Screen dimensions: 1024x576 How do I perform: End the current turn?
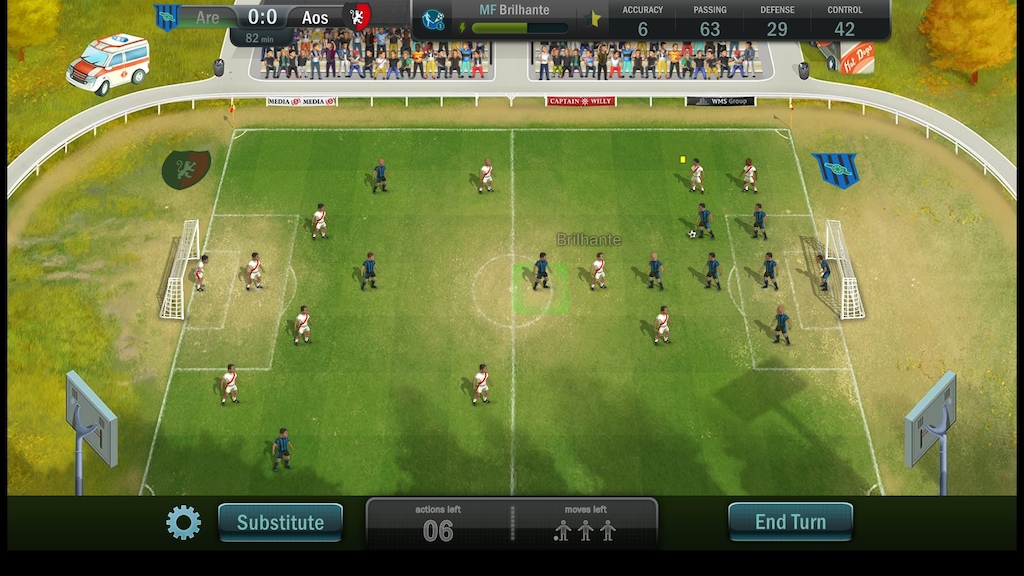(x=790, y=522)
